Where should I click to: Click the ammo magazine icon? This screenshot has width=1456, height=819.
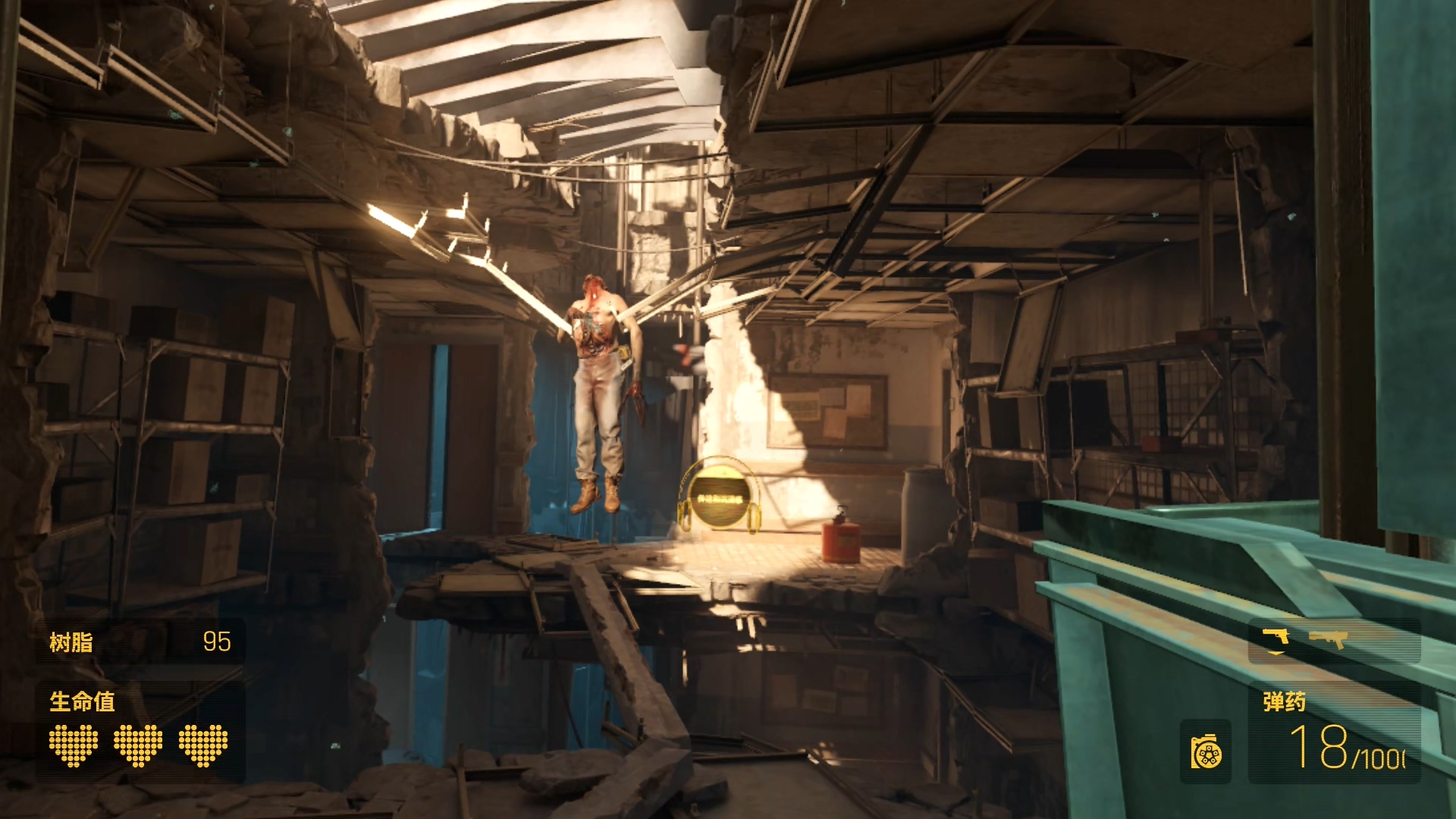[1206, 752]
